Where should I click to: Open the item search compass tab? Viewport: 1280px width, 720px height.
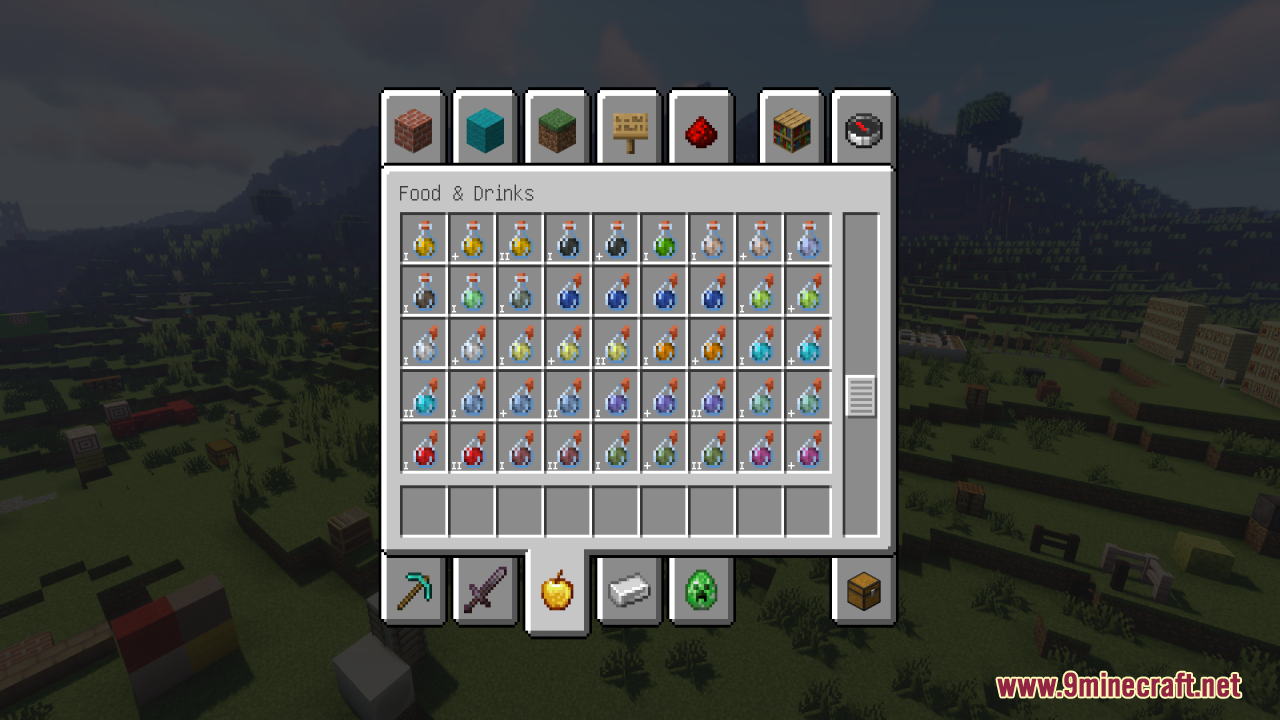point(862,127)
